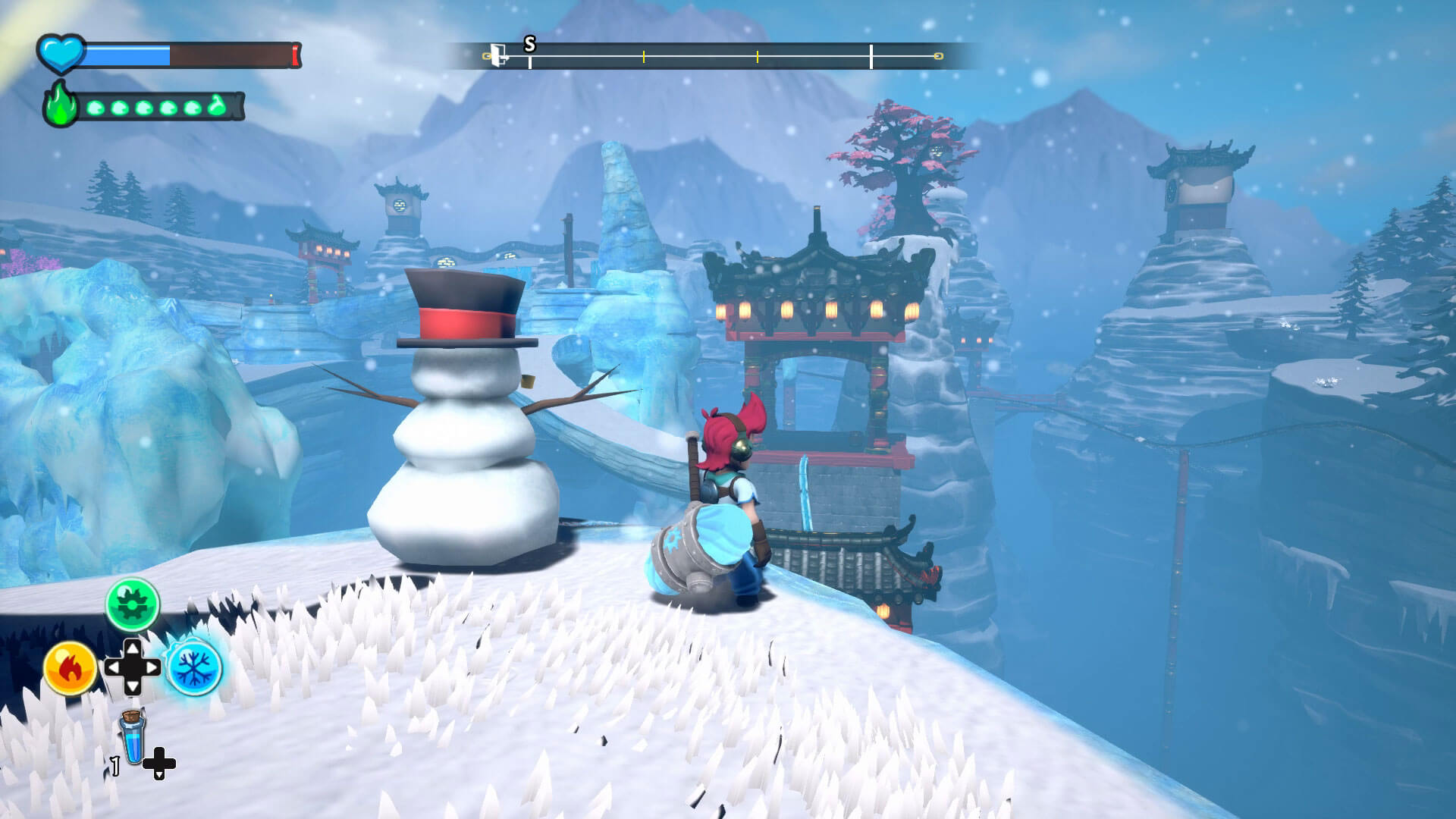
Task: Click the down arrow on the element d-pad
Action: 132,686
